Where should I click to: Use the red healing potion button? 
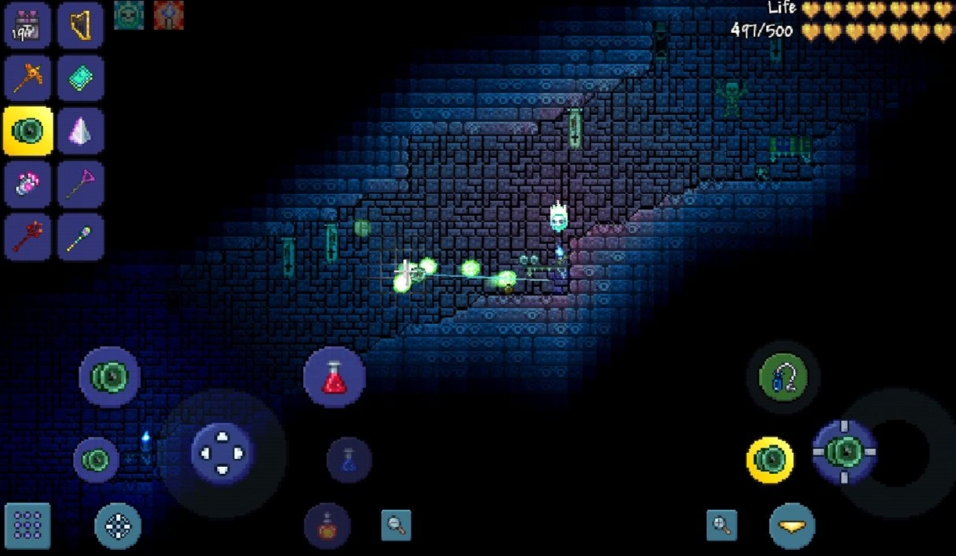tap(334, 378)
